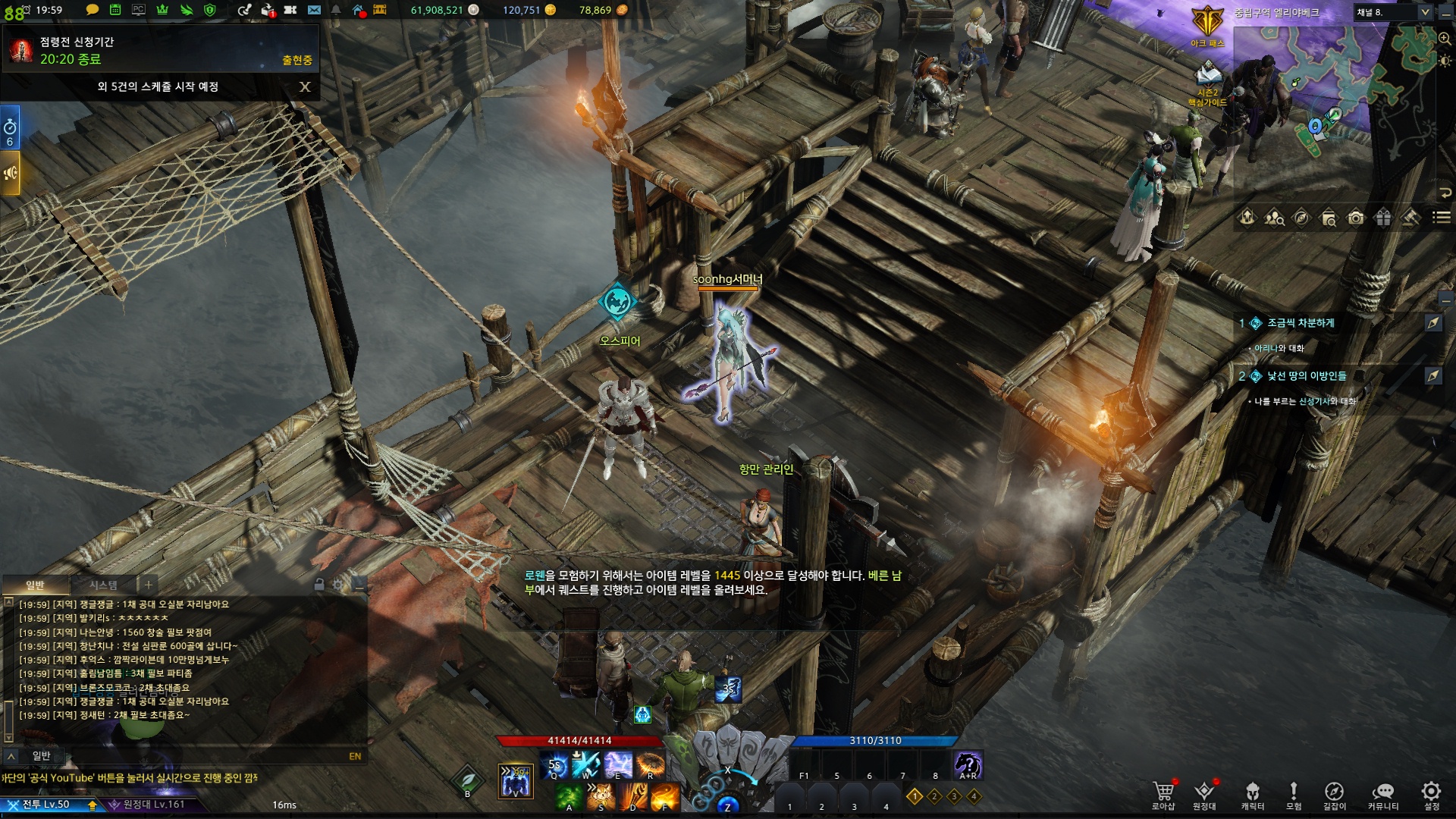The height and width of the screenshot is (819, 1456).
Task: Open the mail envelope icon in top bar
Action: click(x=314, y=10)
